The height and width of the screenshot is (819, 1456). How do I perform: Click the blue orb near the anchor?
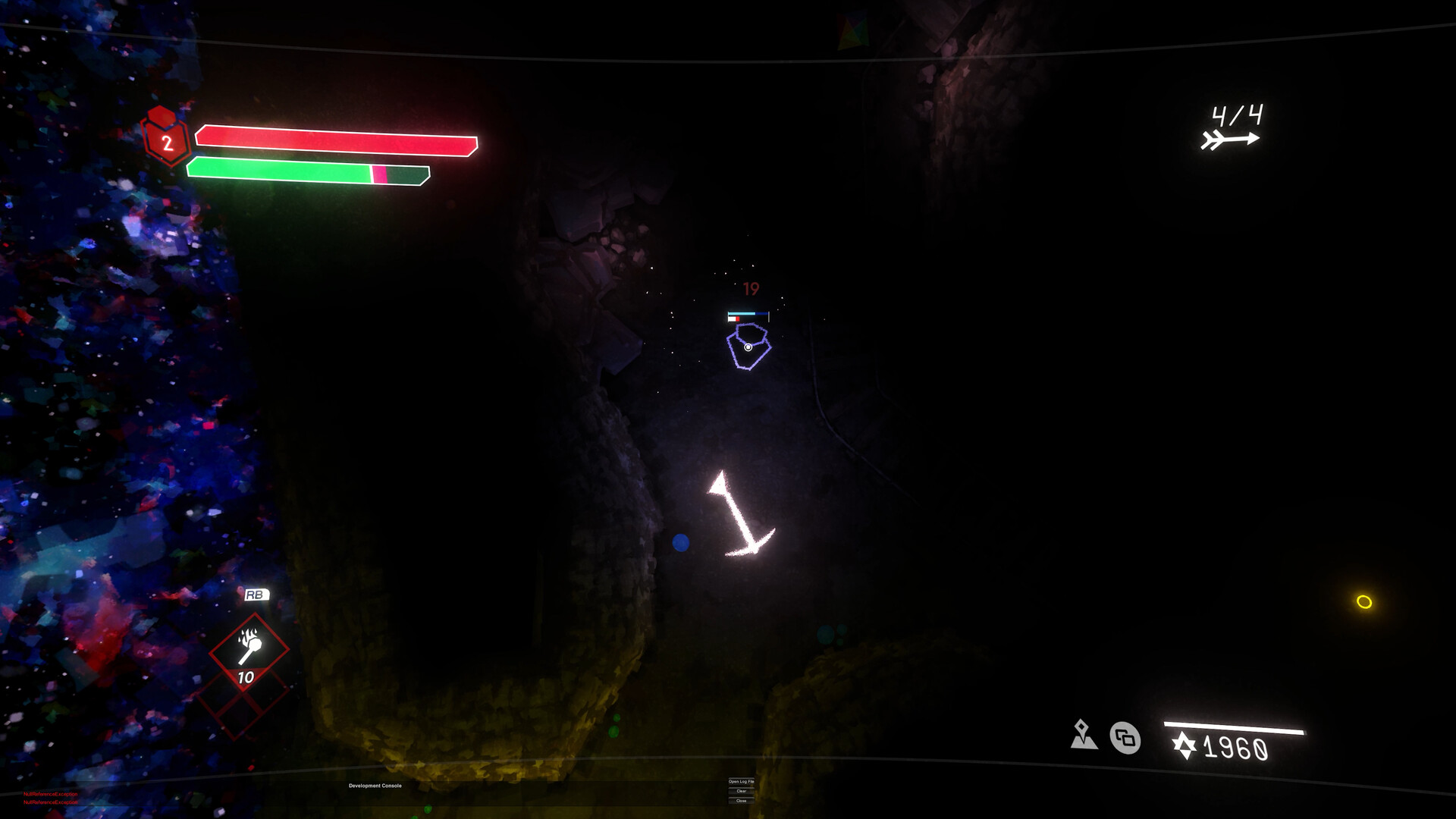click(680, 541)
